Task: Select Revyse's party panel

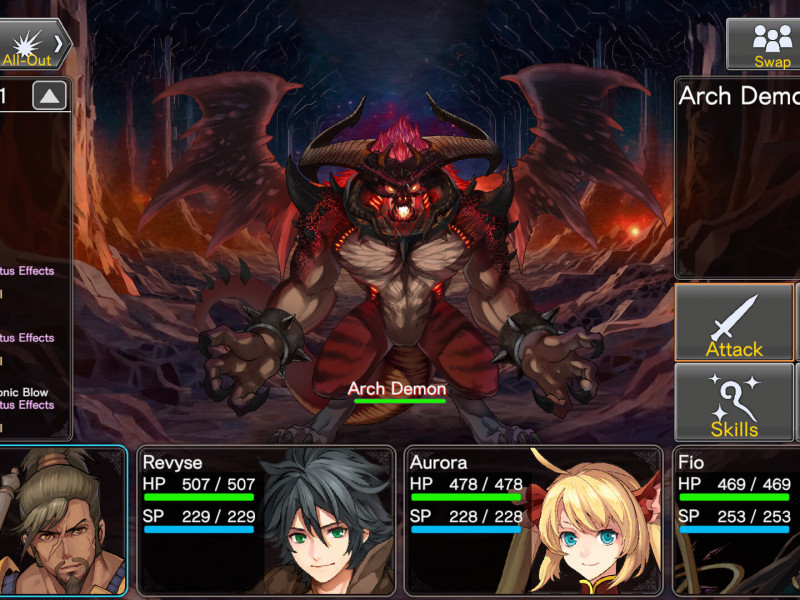Action: (266, 520)
